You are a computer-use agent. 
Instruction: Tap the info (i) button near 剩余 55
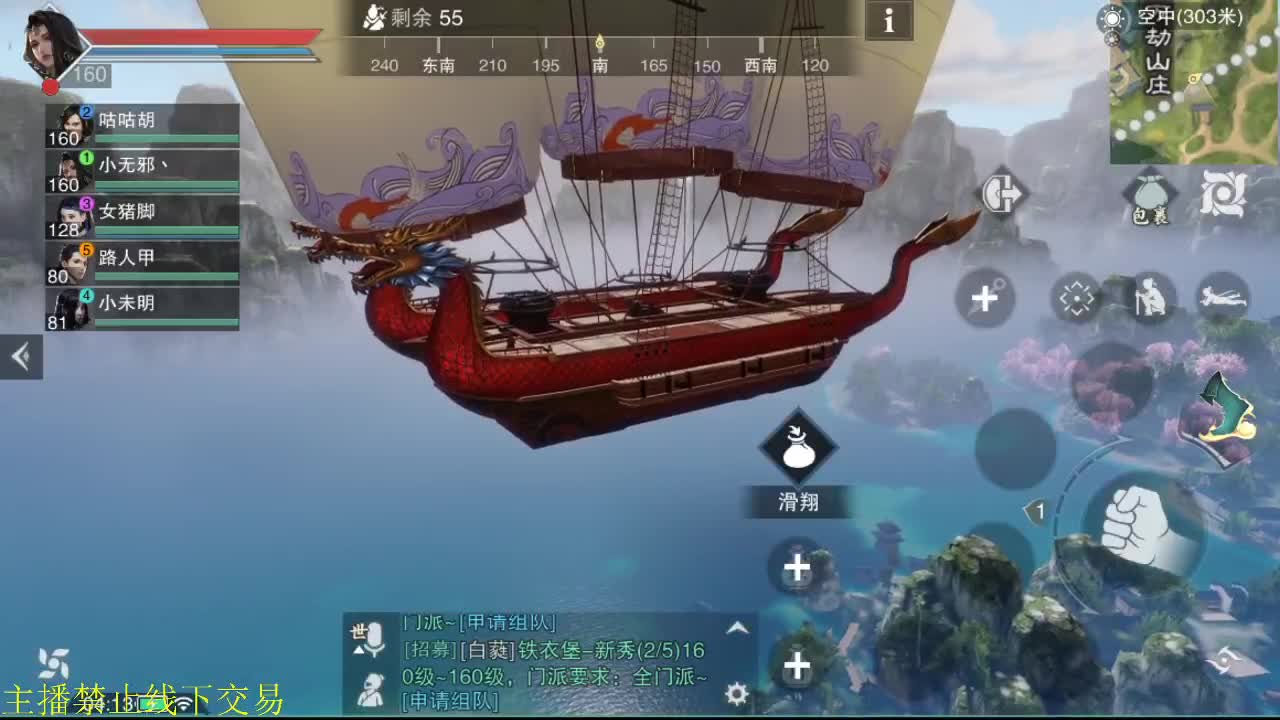(888, 22)
